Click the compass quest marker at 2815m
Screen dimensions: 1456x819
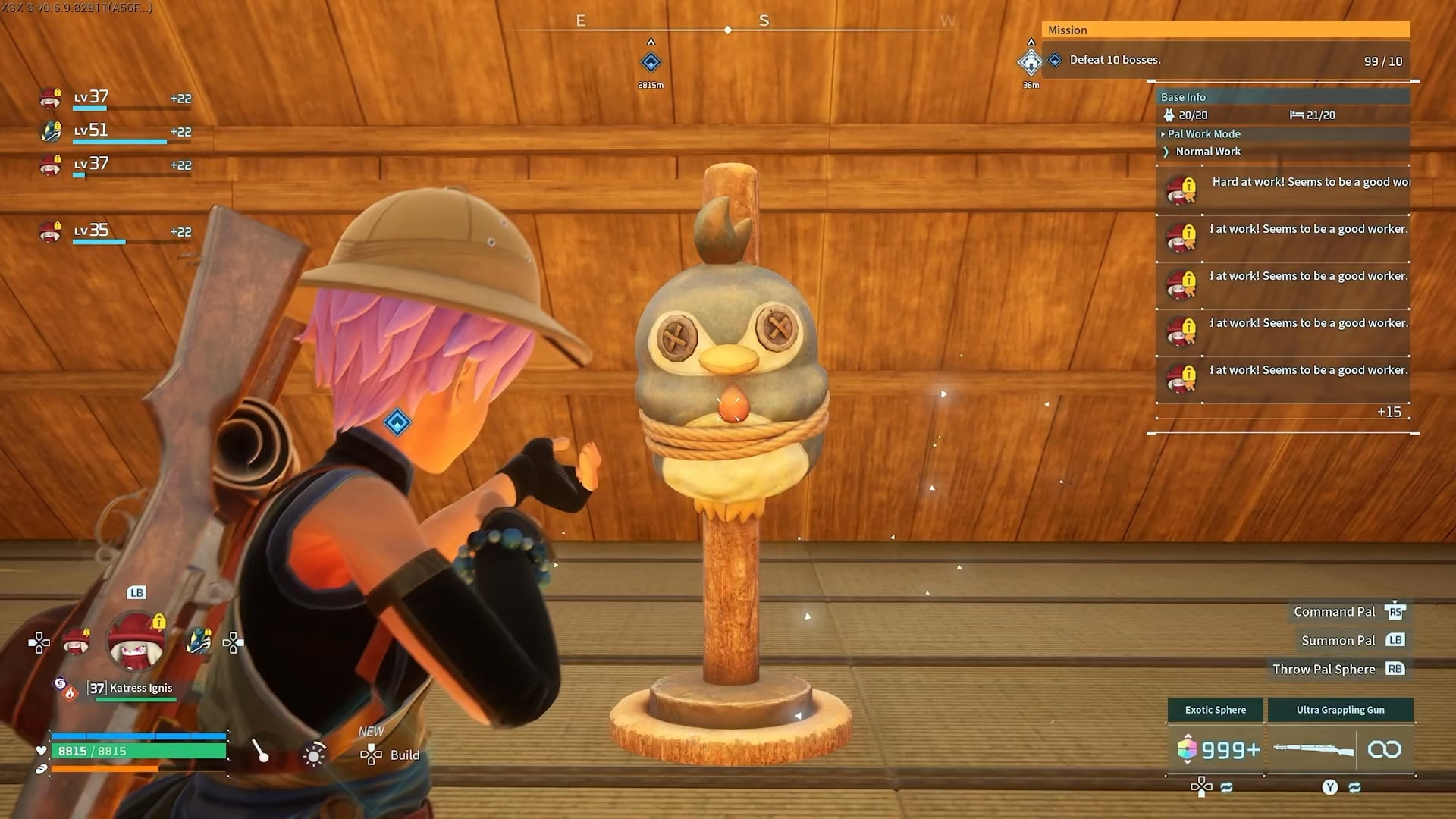(651, 62)
